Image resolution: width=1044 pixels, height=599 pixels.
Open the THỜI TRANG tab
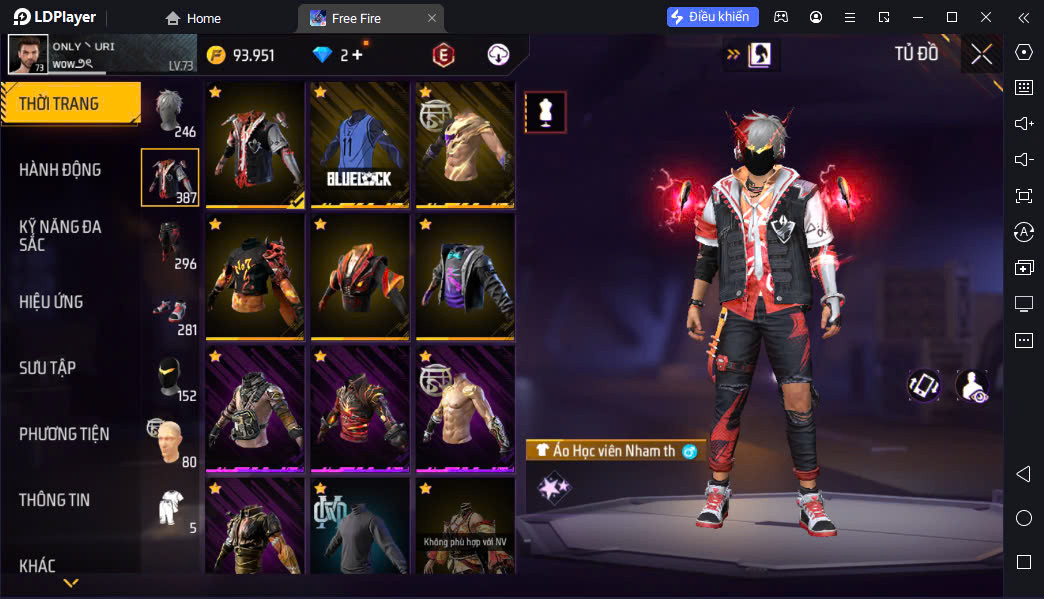[70, 104]
